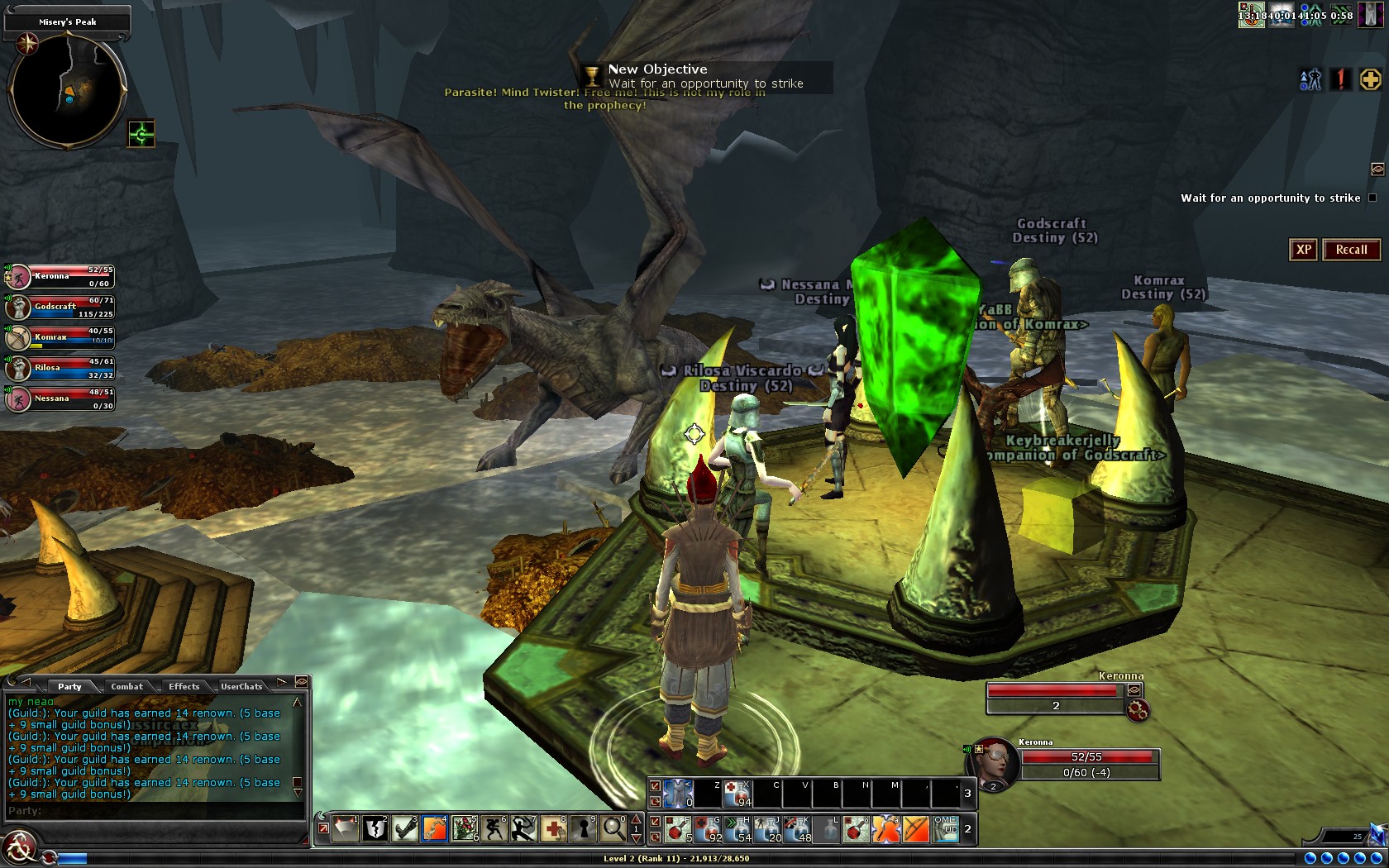Click the yellow plus octagon icon
The width and height of the screenshot is (1389, 868).
(1370, 79)
